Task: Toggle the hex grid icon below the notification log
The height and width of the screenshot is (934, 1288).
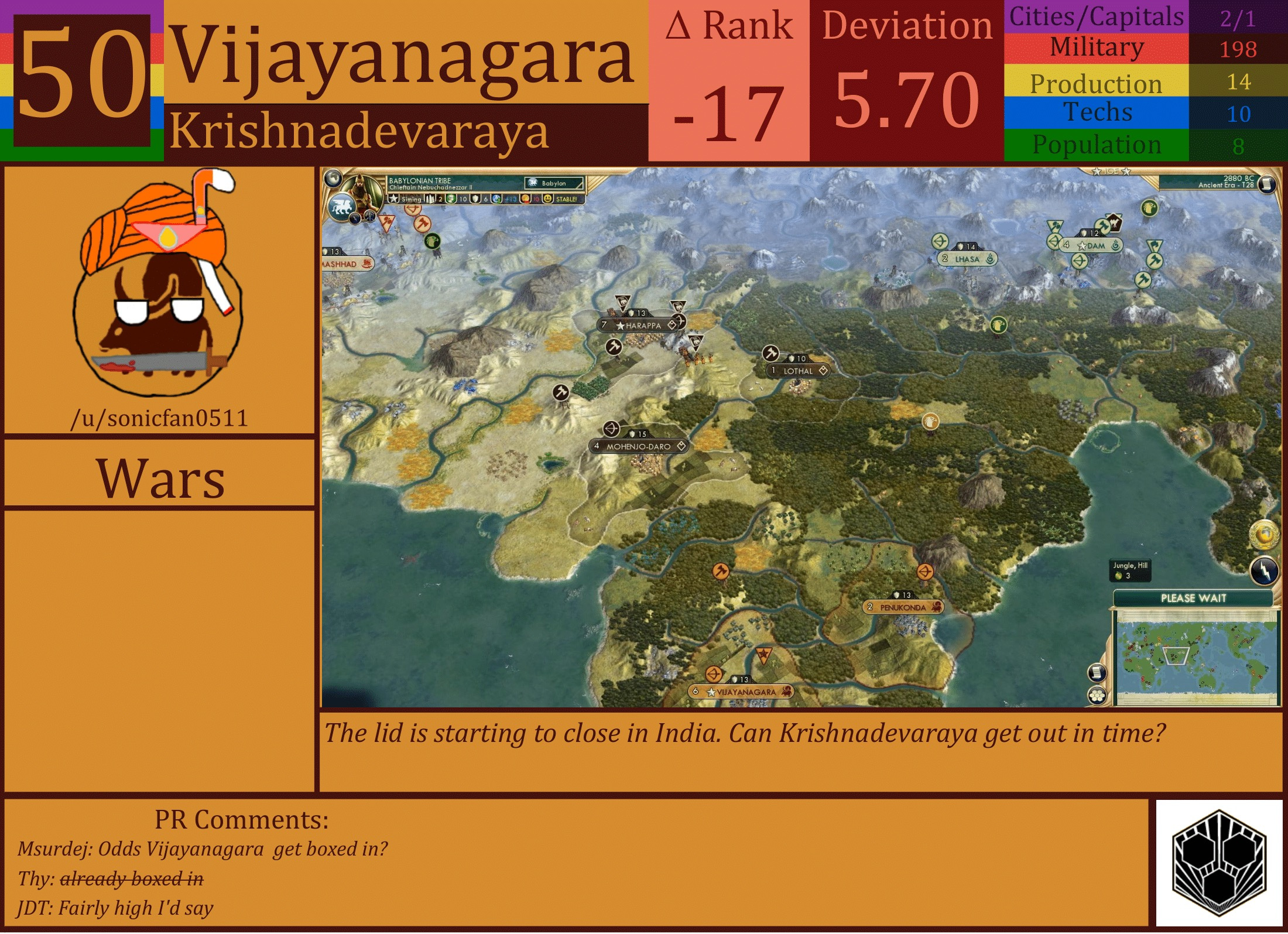Action: pos(1097,695)
